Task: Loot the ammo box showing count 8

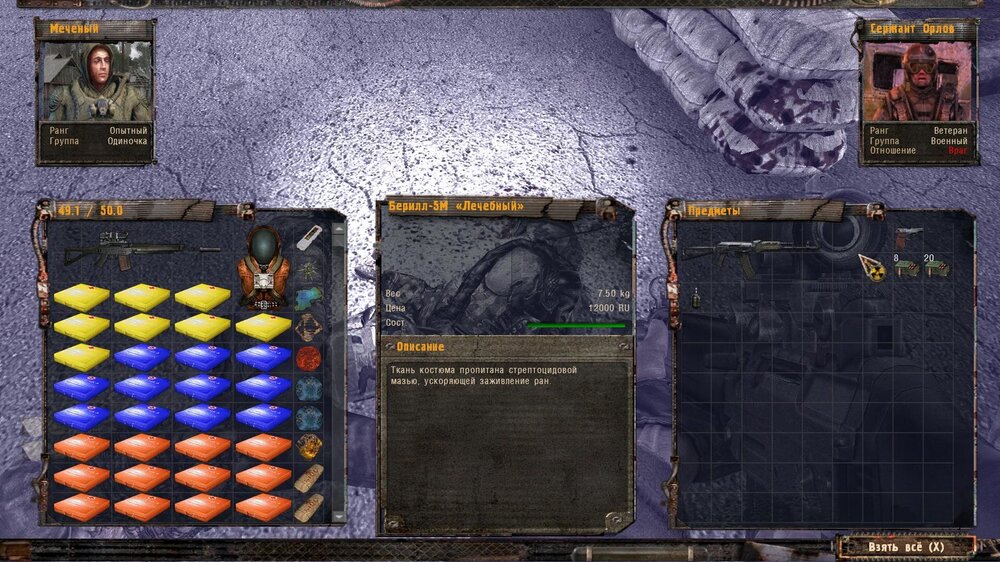Action: (x=906, y=268)
